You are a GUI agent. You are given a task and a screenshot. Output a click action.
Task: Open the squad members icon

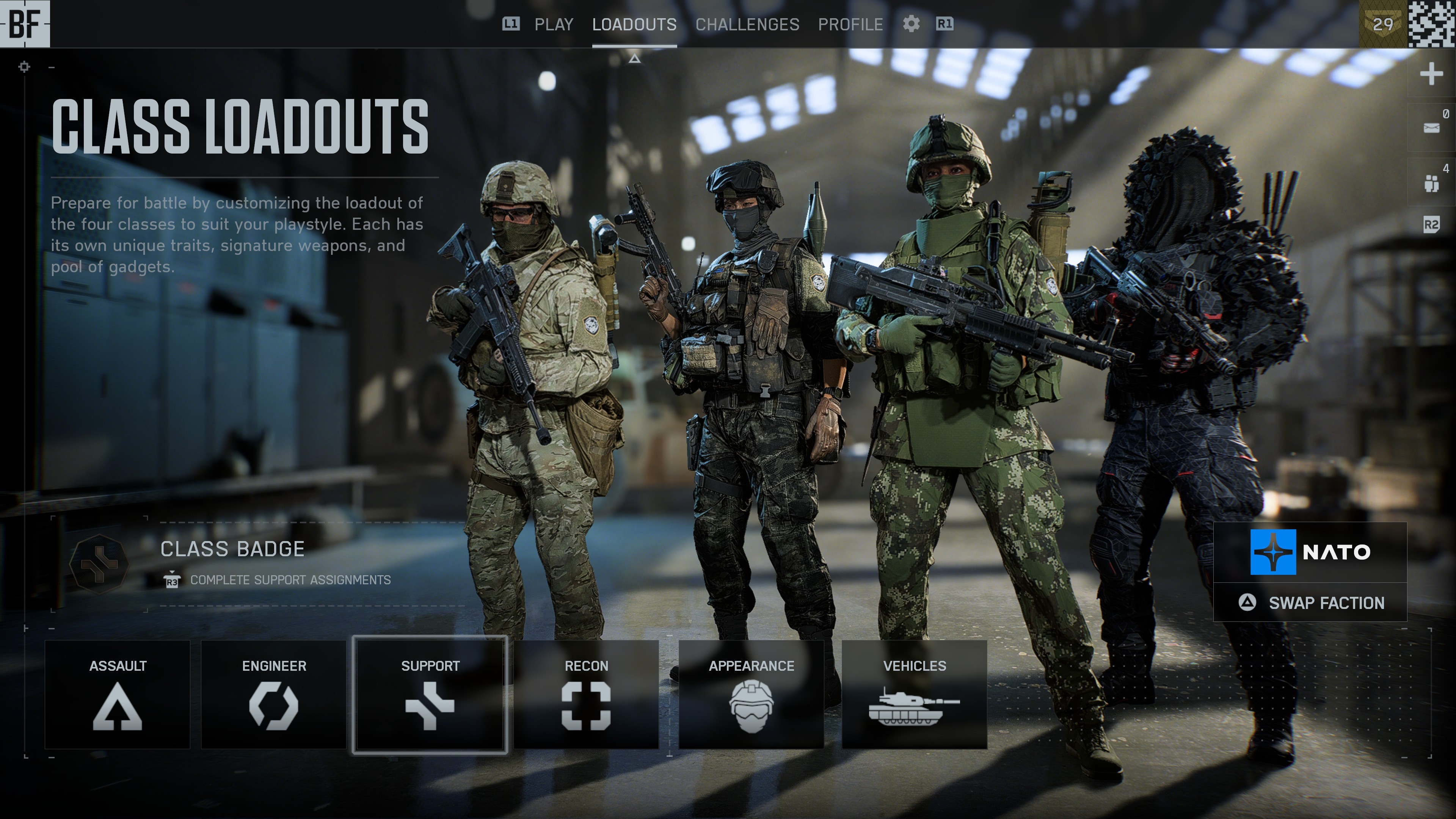(x=1431, y=182)
